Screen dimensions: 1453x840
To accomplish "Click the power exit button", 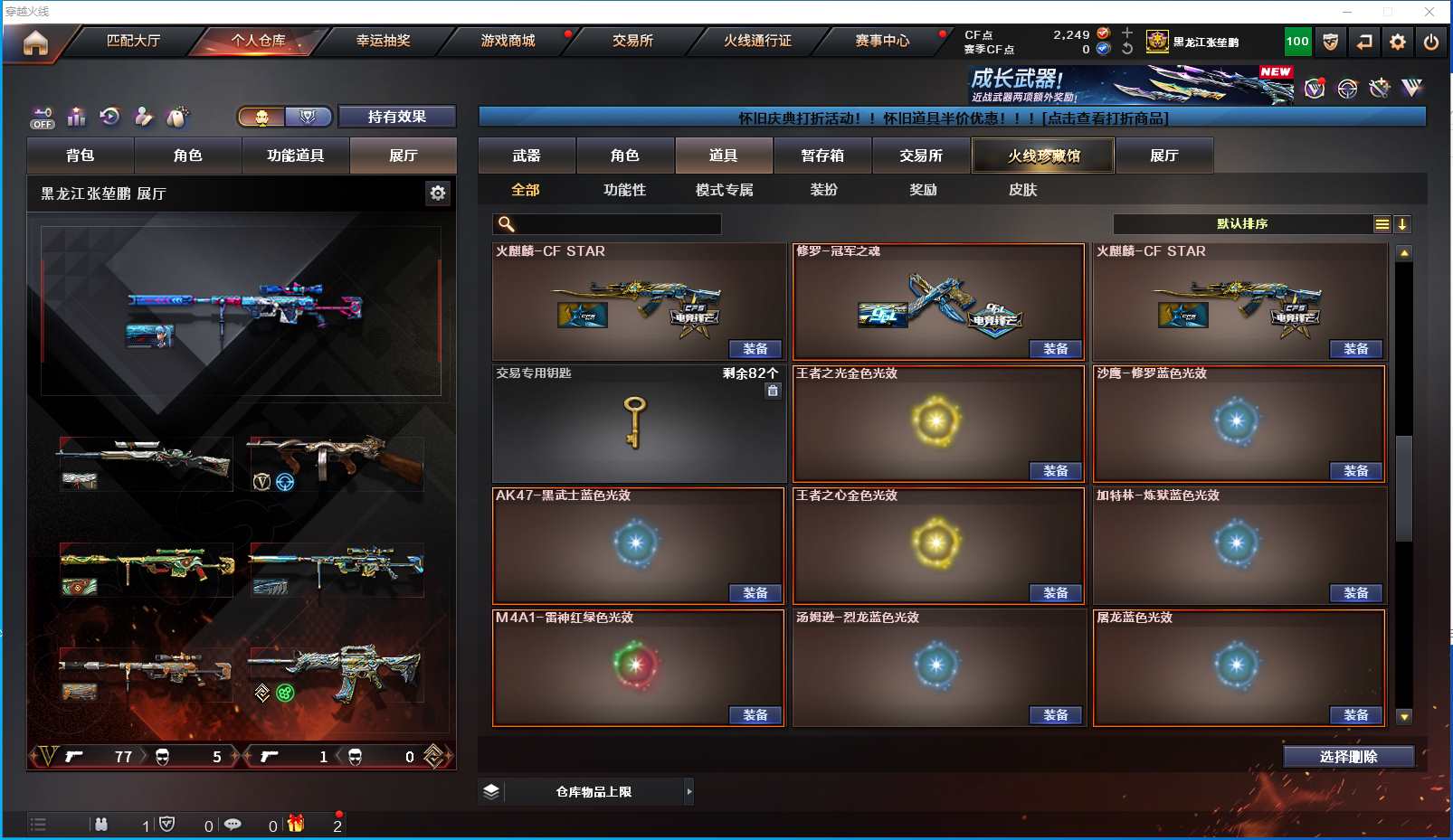I will (1430, 42).
